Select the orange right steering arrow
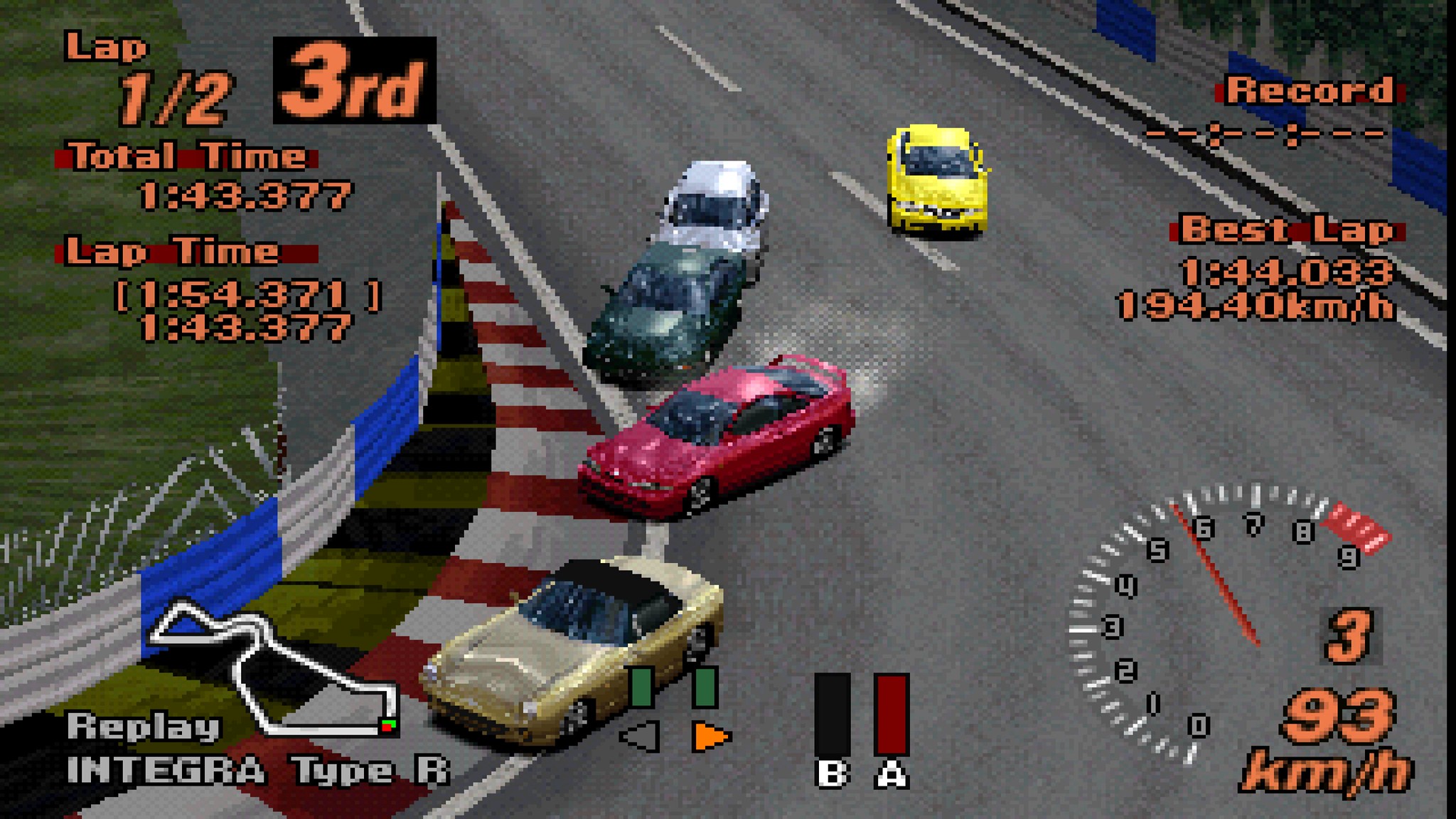The image size is (1456, 819). [x=710, y=737]
